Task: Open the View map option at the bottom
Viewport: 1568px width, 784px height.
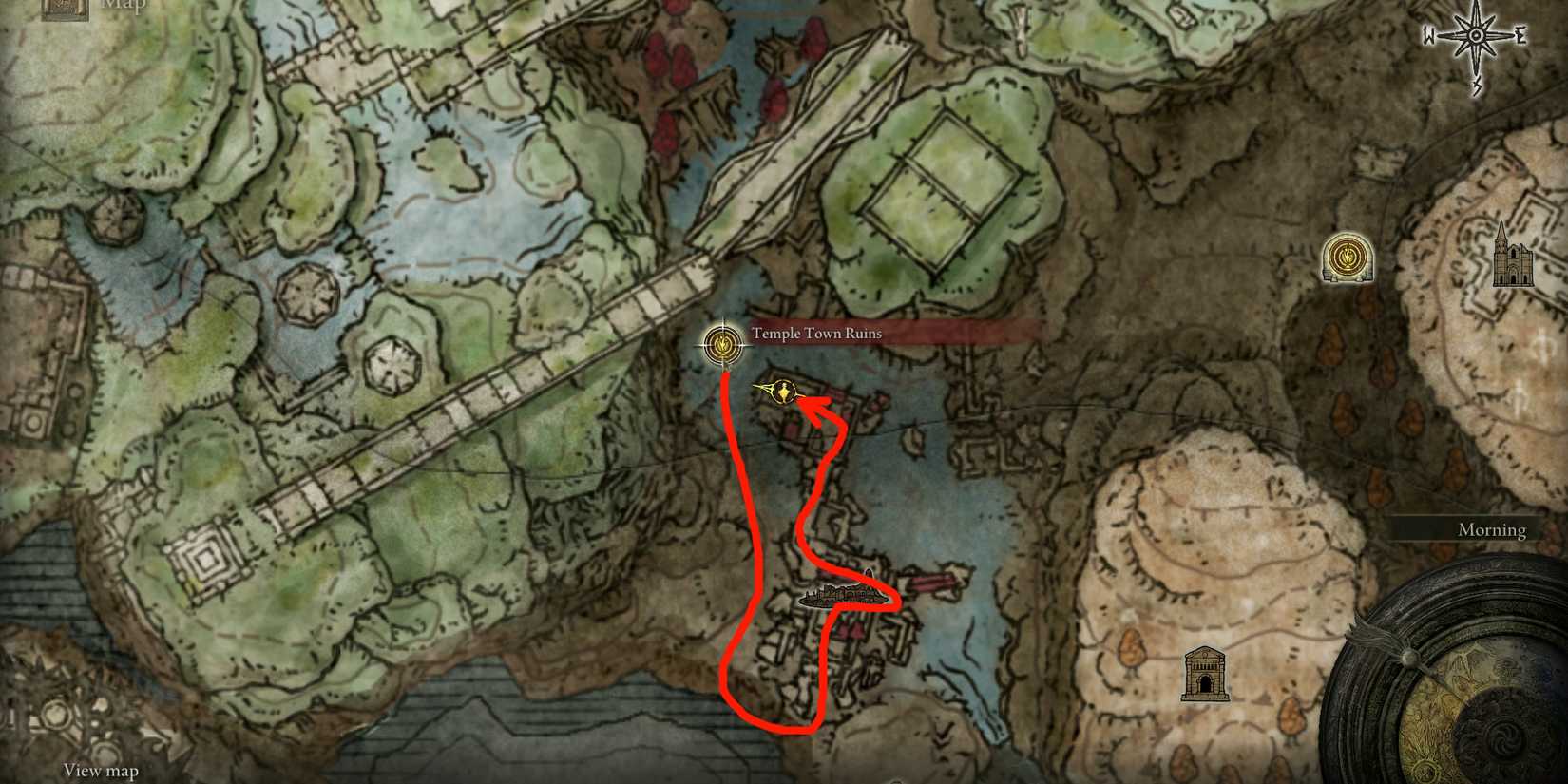Action: pyautogui.click(x=100, y=771)
